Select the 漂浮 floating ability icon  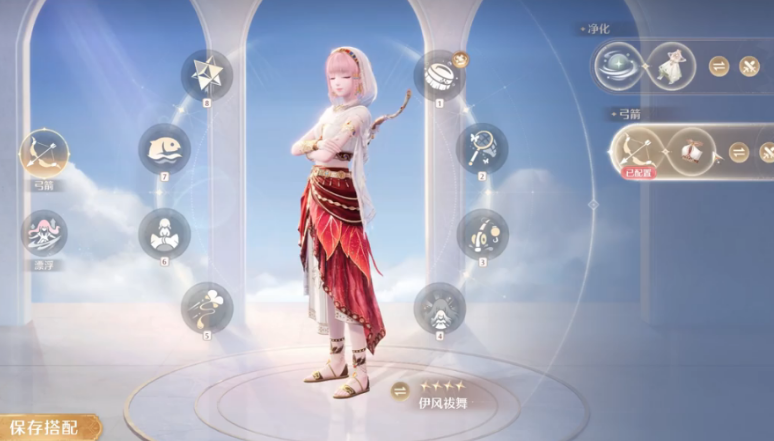pyautogui.click(x=44, y=232)
